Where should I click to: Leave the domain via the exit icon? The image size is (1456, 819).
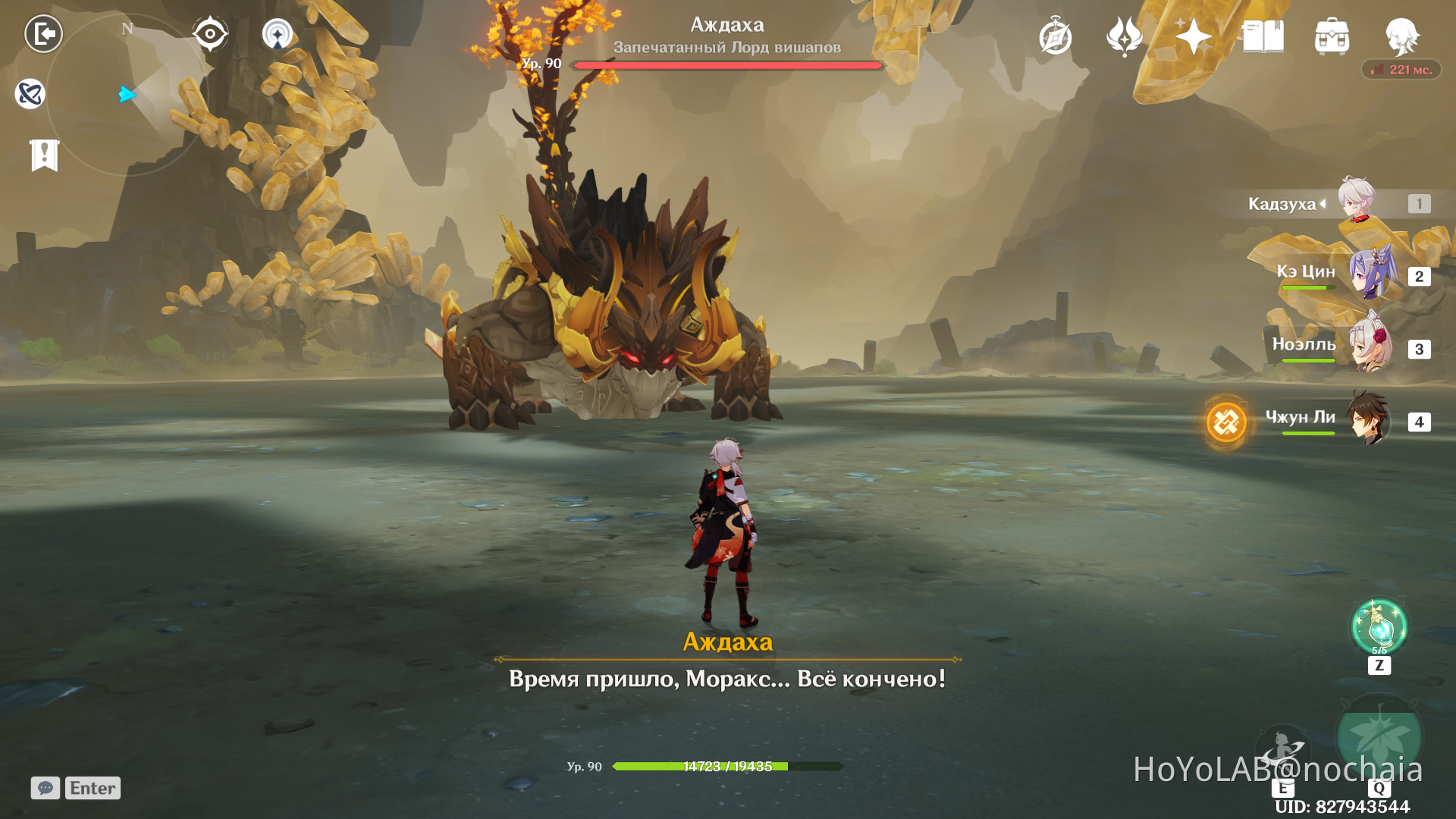(x=43, y=34)
